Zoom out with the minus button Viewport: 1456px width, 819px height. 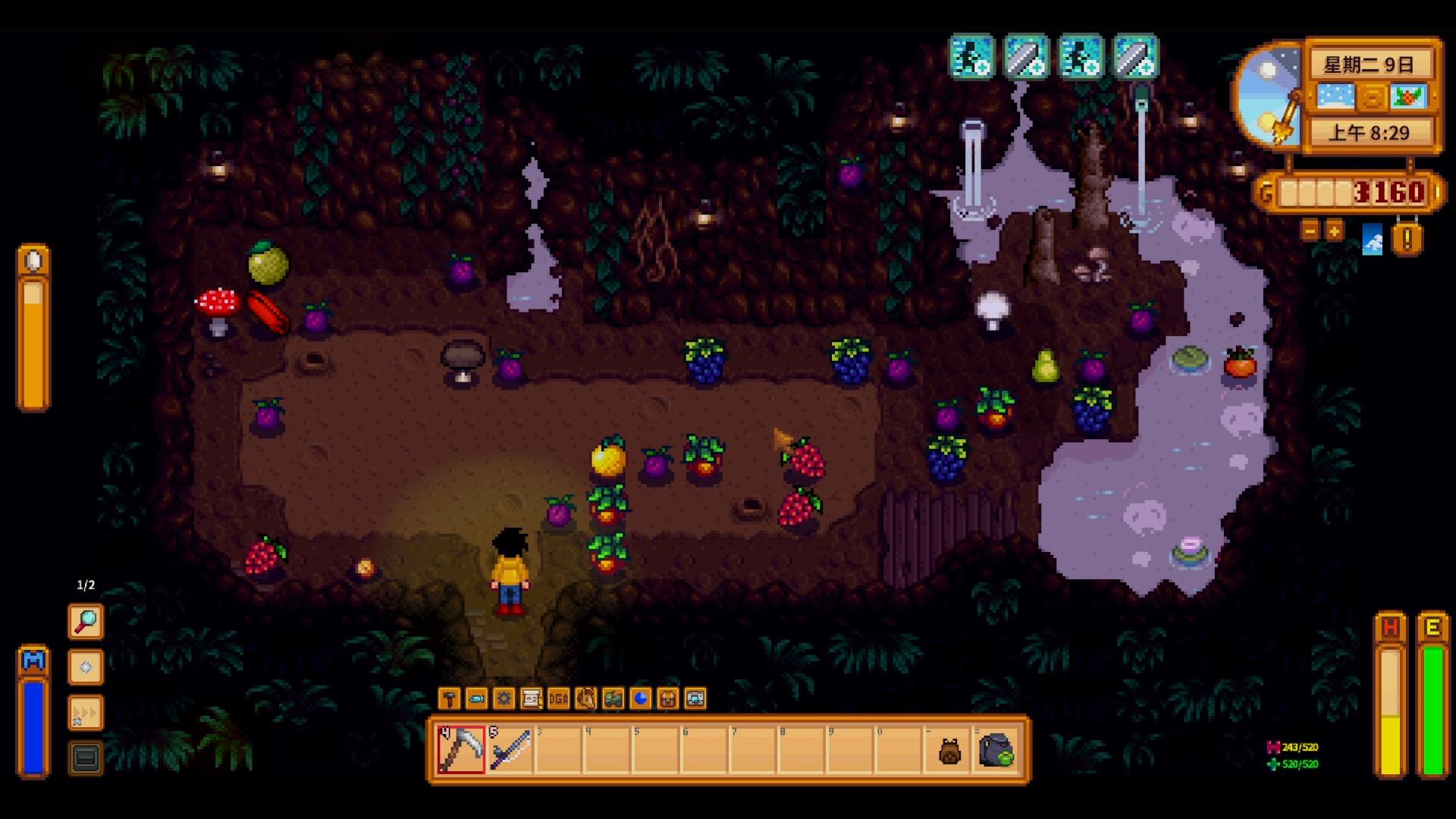coord(1310,230)
